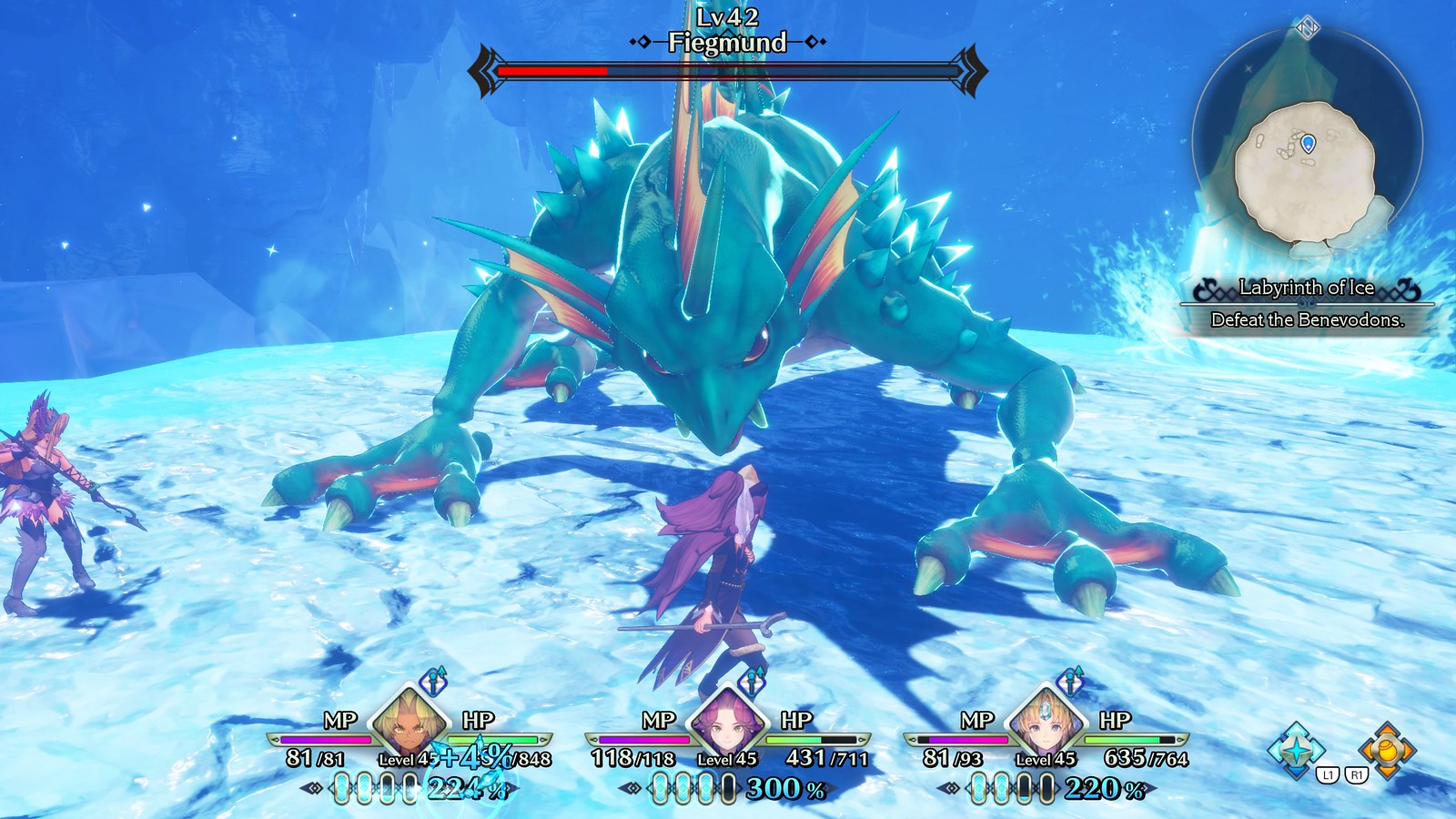Click the Fiegmund boss name label
The height and width of the screenshot is (819, 1456).
tap(726, 40)
